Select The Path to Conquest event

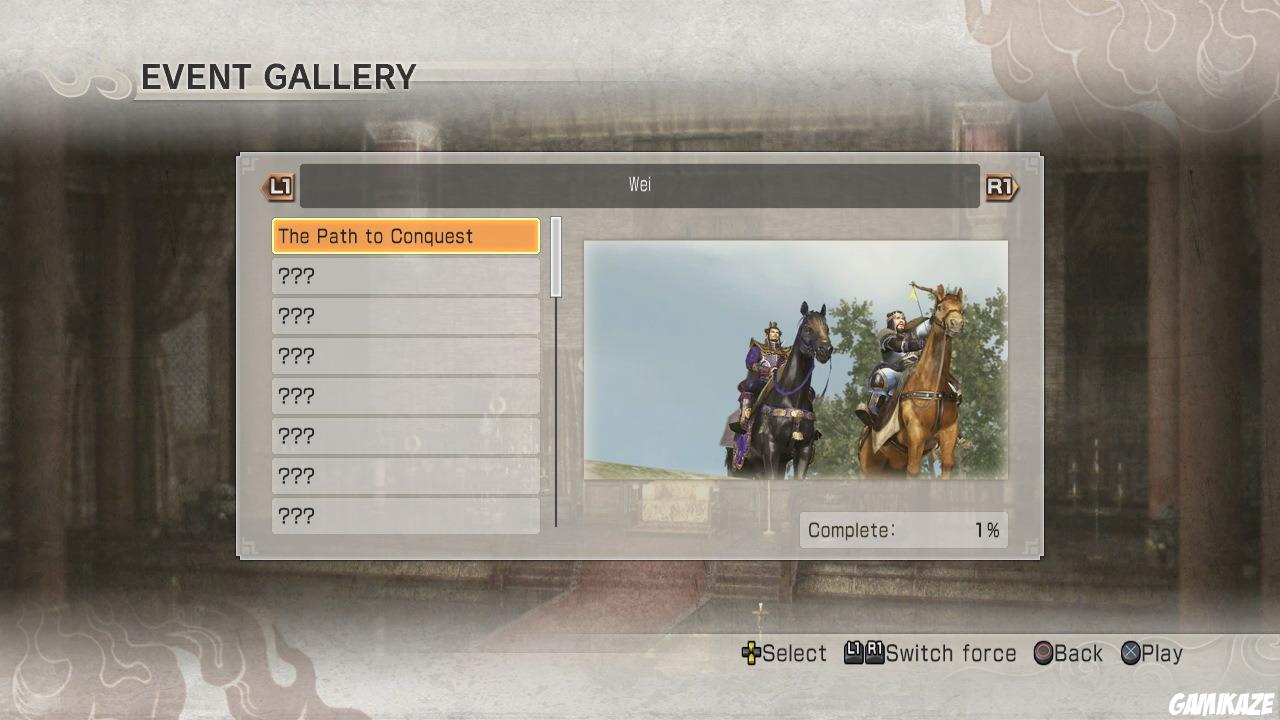point(405,236)
